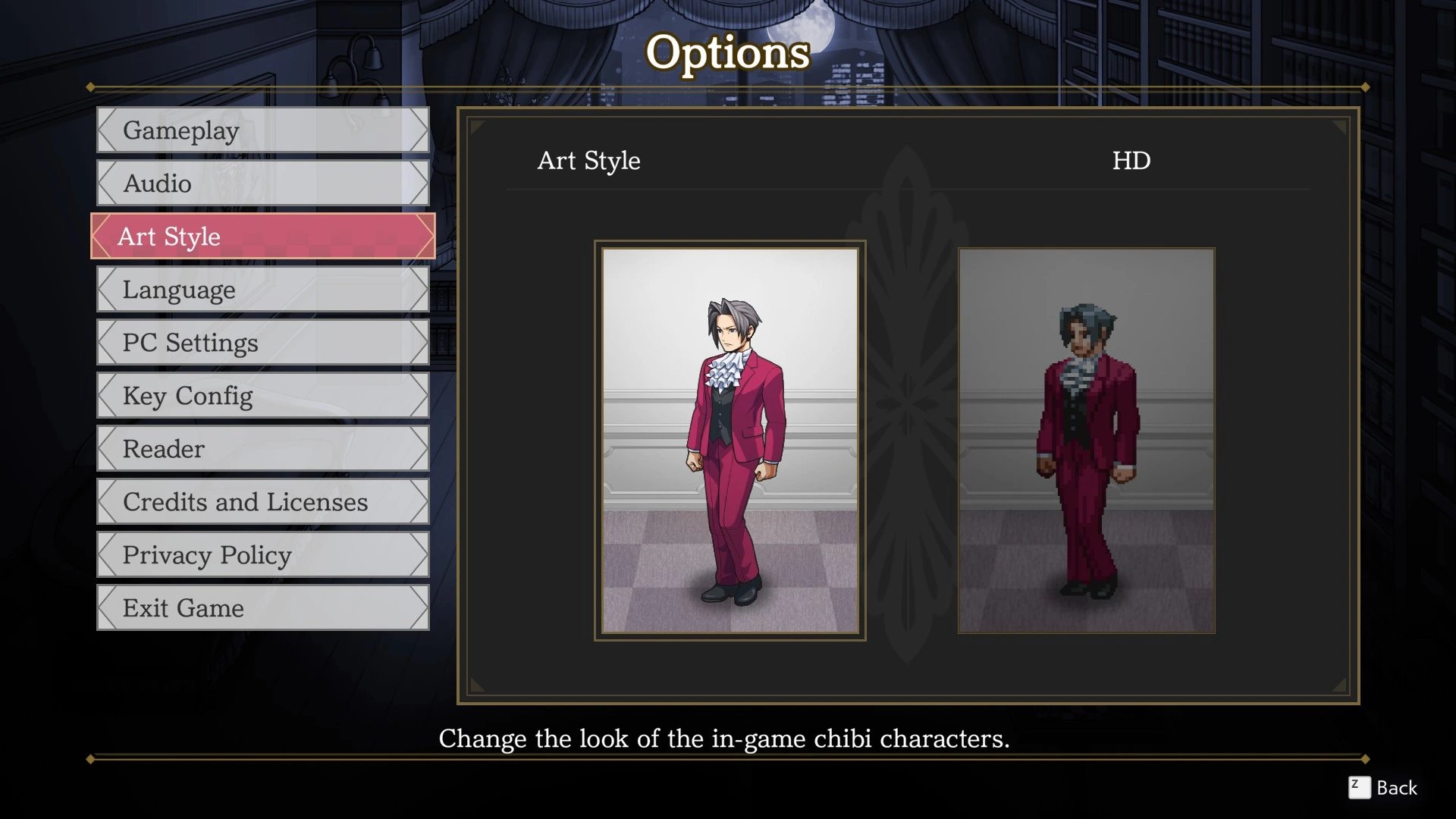
Task: Open the Privacy Policy entry
Action: click(x=262, y=555)
